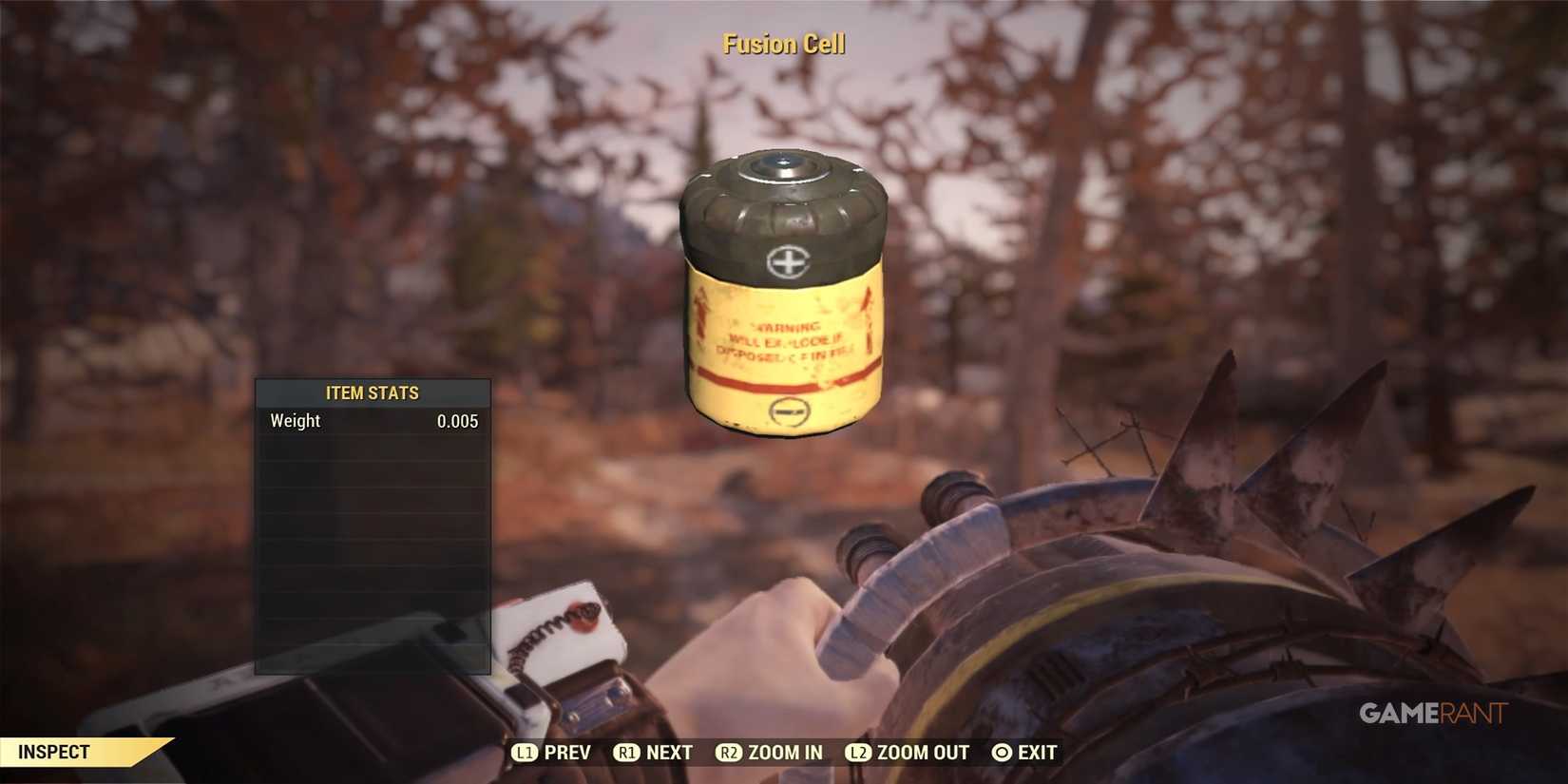
Task: Expand the ITEM STATS panel header
Action: (373, 392)
